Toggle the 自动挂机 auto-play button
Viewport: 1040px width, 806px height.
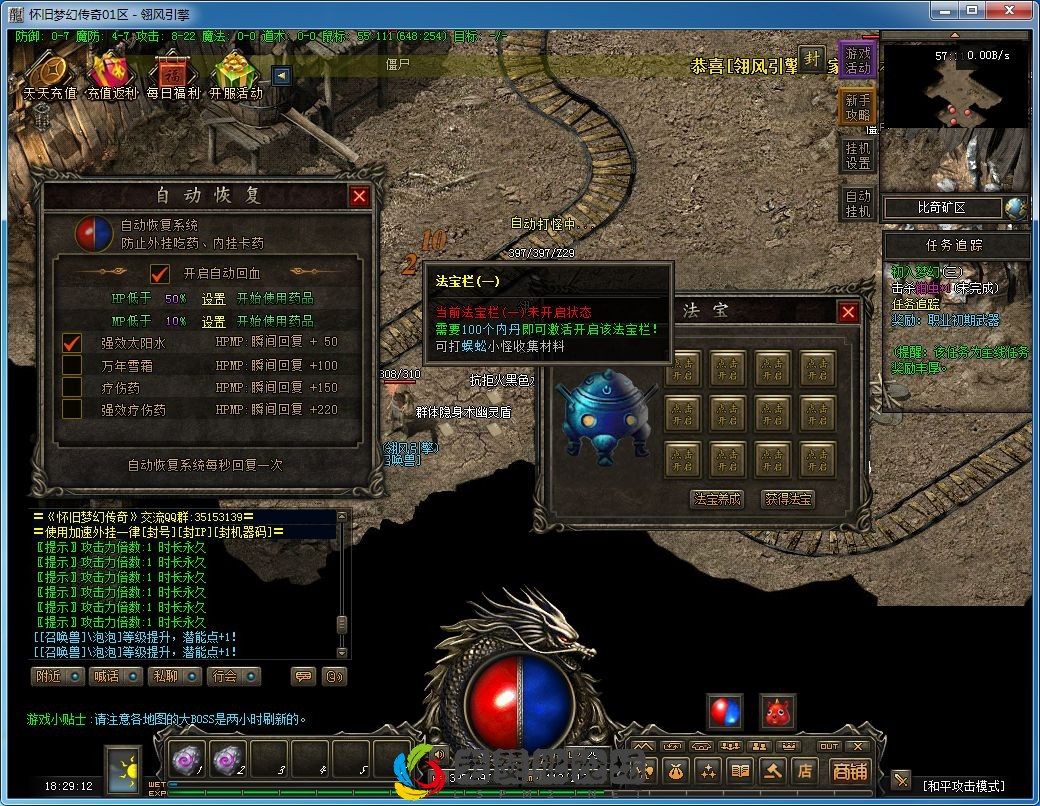coord(857,203)
